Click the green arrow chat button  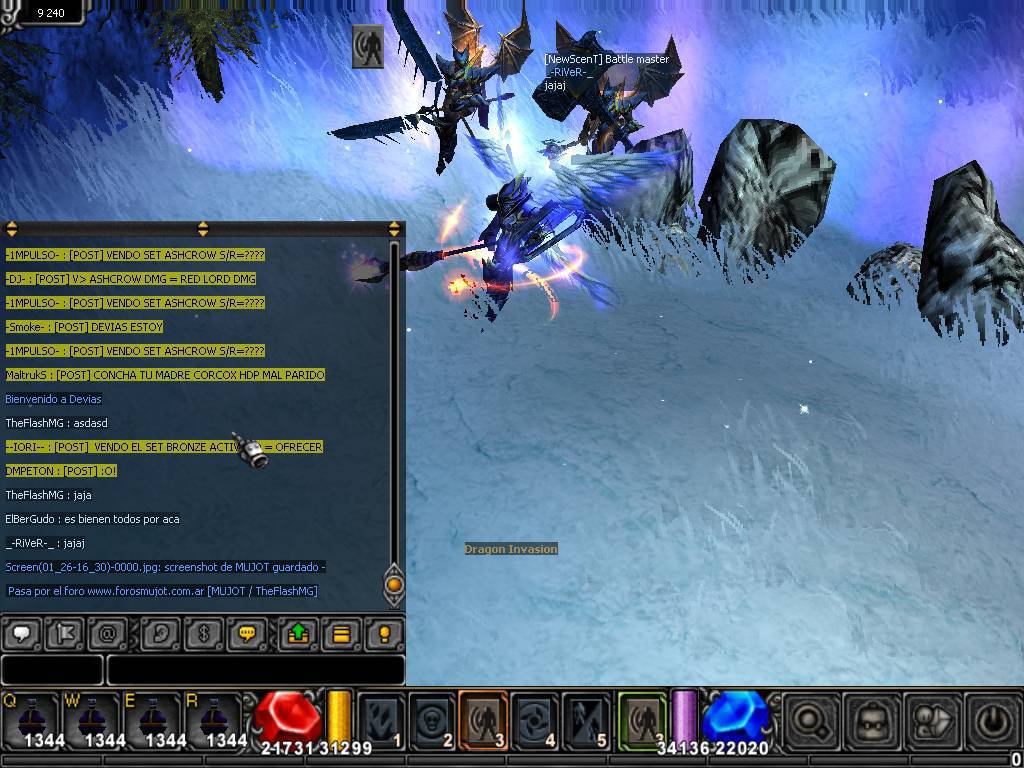point(298,633)
